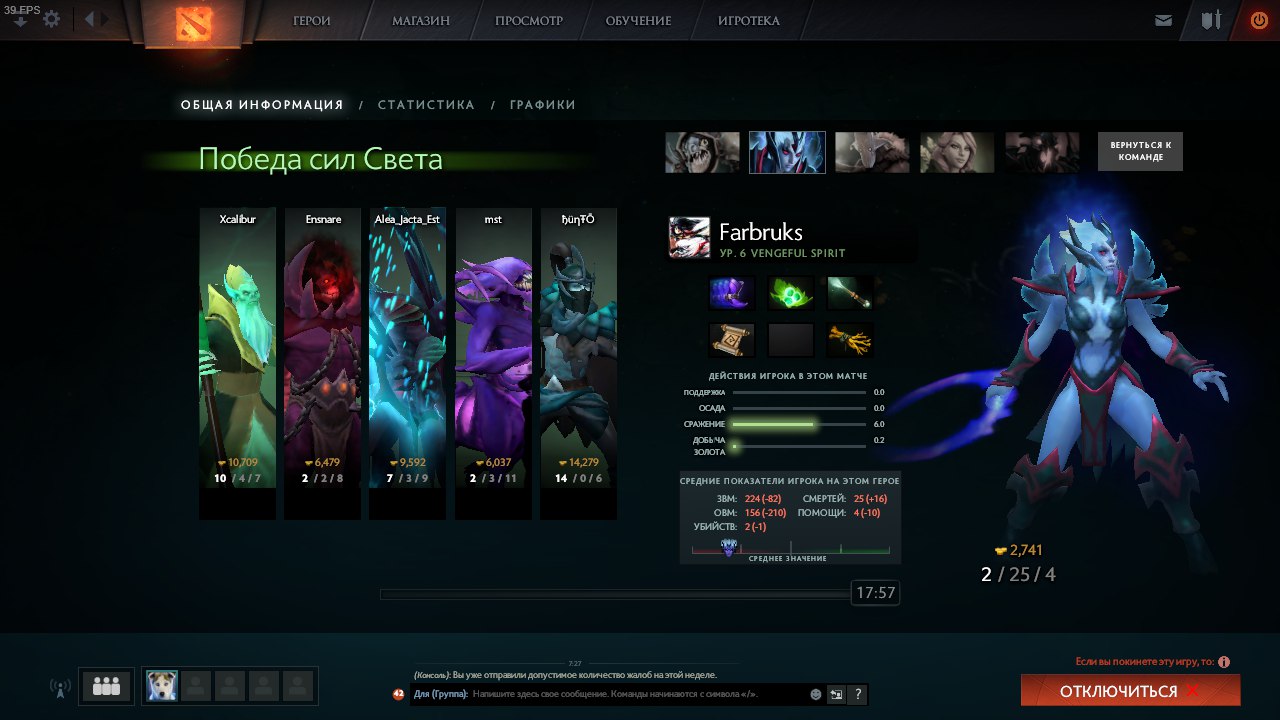The height and width of the screenshot is (720, 1280).
Task: Open the smiley emoticon picker in chat
Action: [815, 694]
